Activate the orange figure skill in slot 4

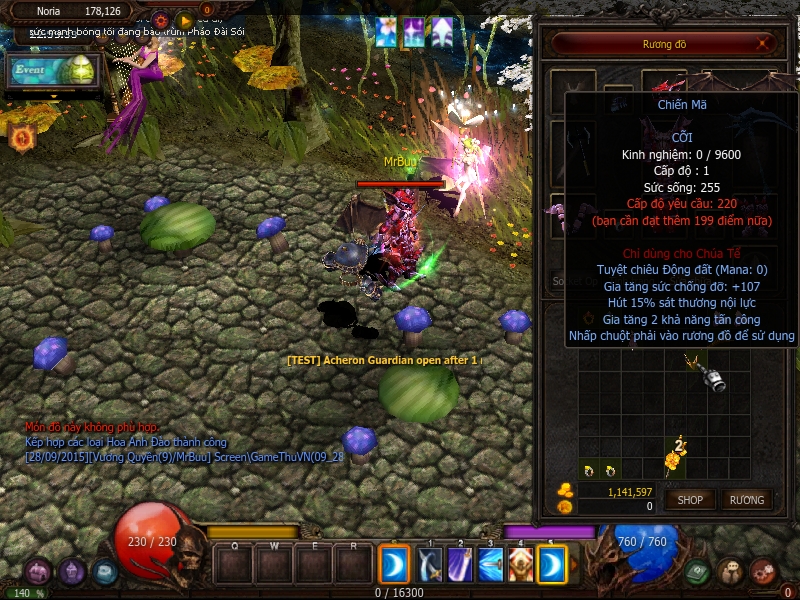tap(520, 565)
